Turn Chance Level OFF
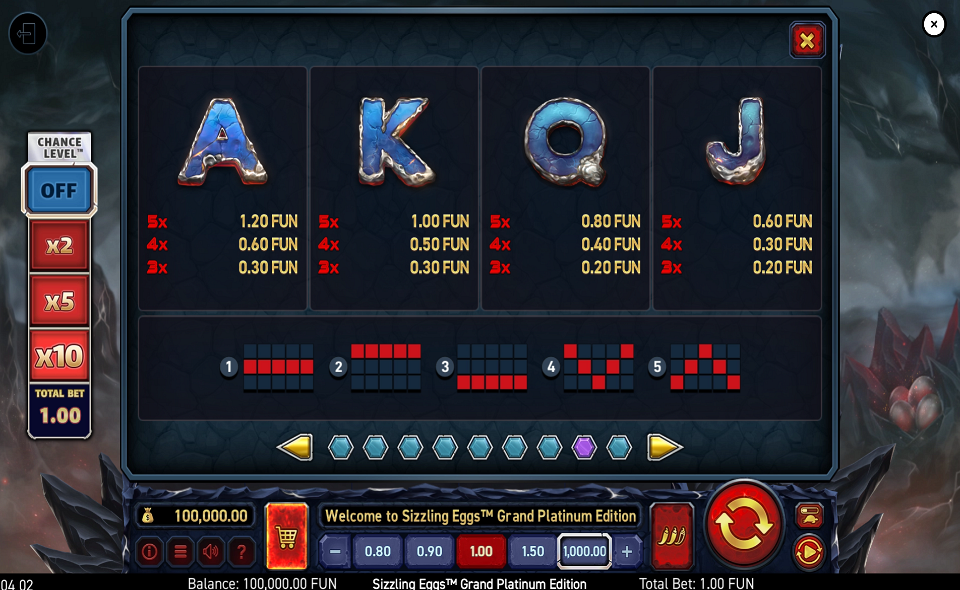The image size is (960, 590). tap(59, 190)
